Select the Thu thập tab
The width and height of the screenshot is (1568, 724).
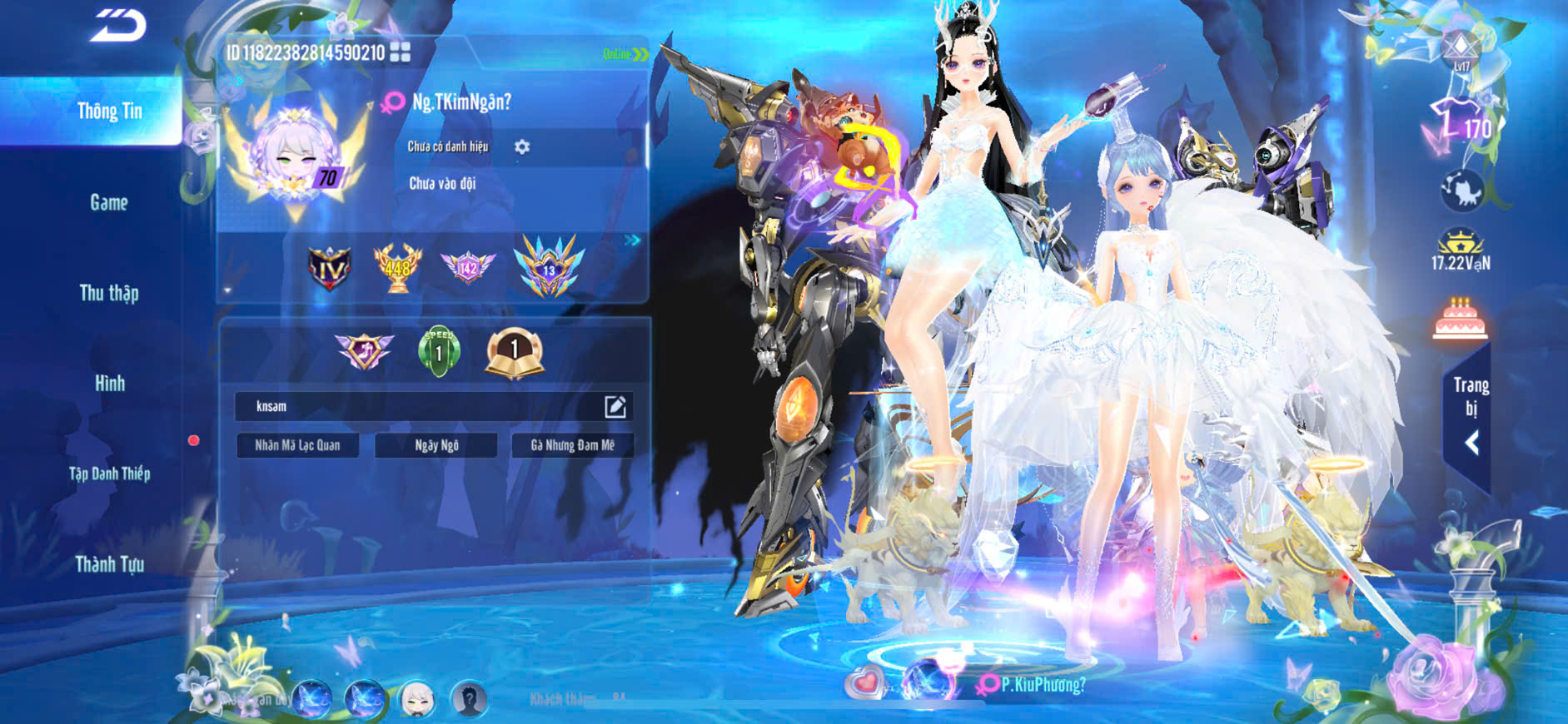[109, 293]
